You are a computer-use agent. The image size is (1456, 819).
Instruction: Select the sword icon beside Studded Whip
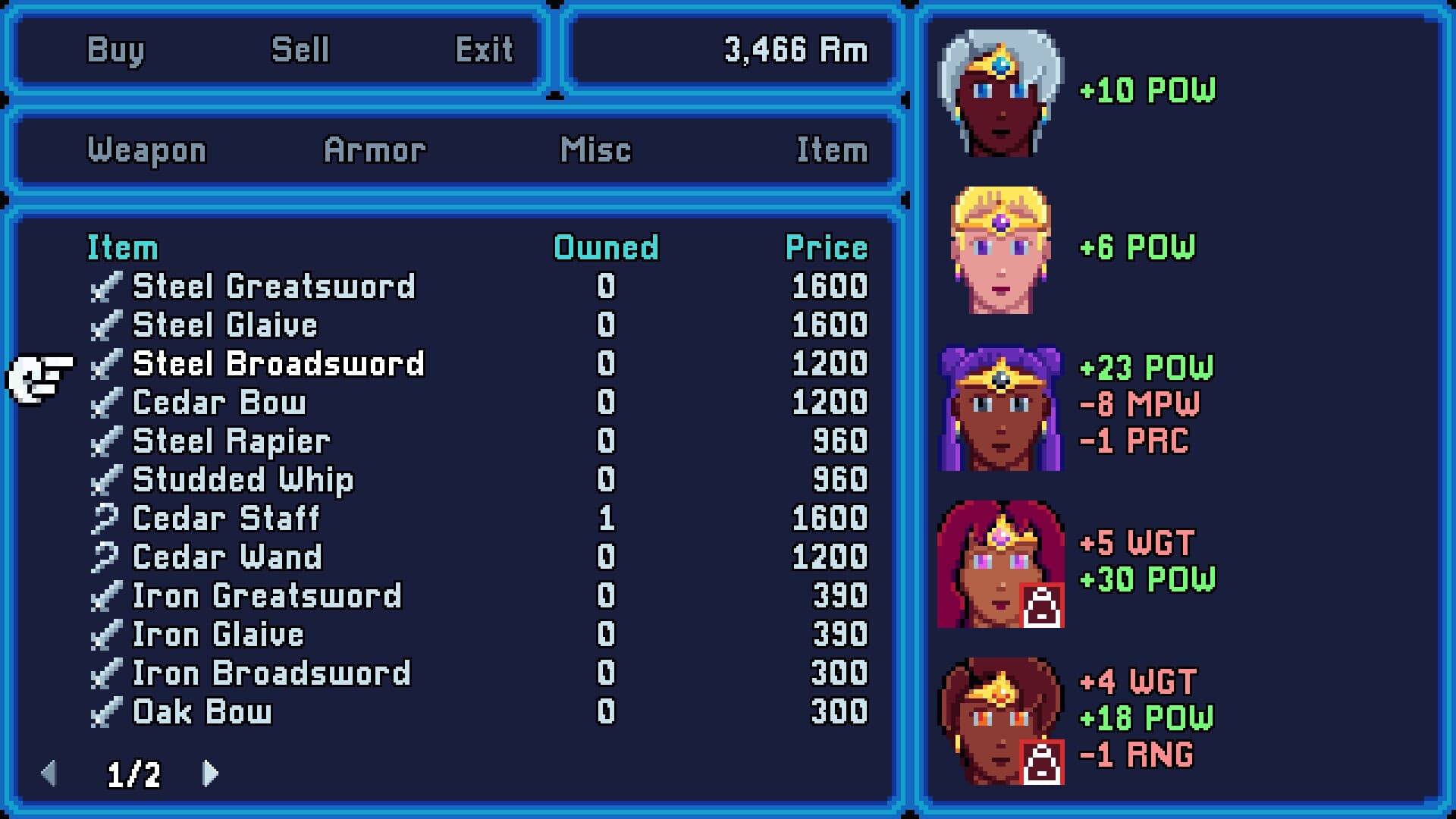pyautogui.click(x=108, y=480)
